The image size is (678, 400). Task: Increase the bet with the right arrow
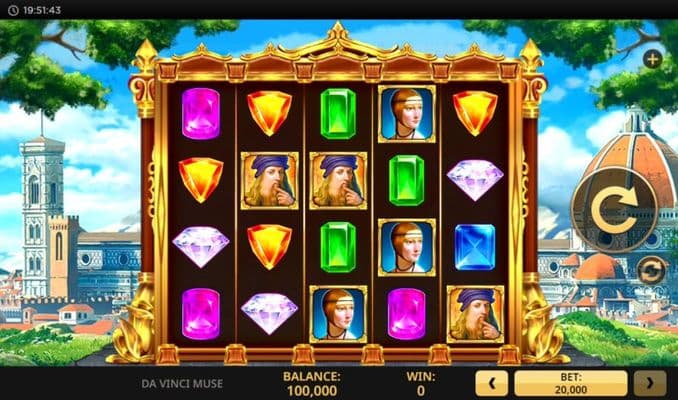click(x=650, y=383)
